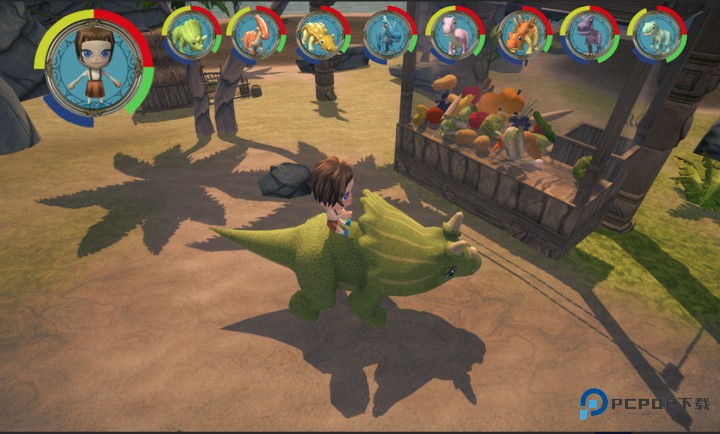Pick the purple dinosaur portrait

pos(589,34)
